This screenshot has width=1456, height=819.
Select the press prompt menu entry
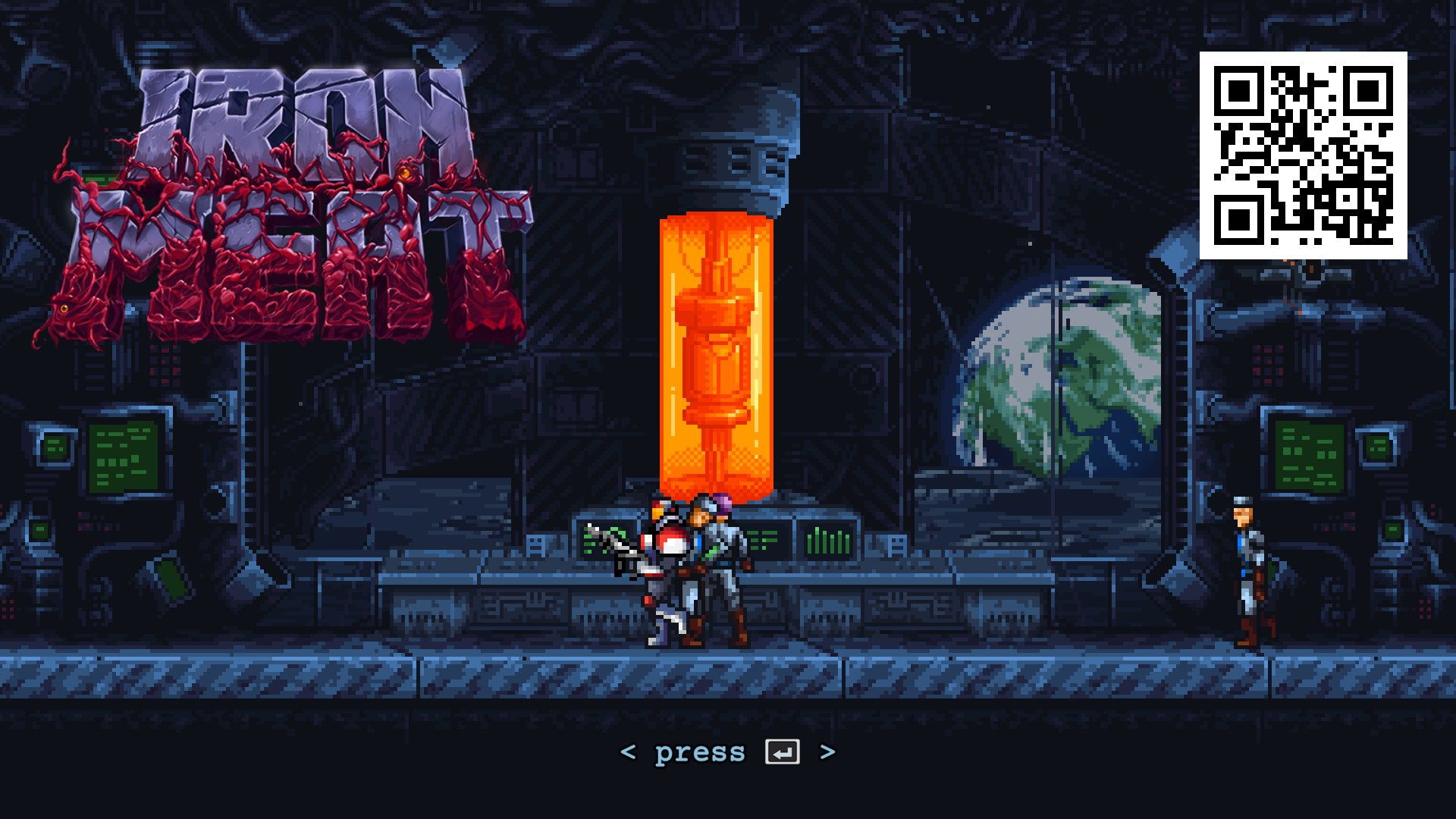pyautogui.click(x=728, y=752)
